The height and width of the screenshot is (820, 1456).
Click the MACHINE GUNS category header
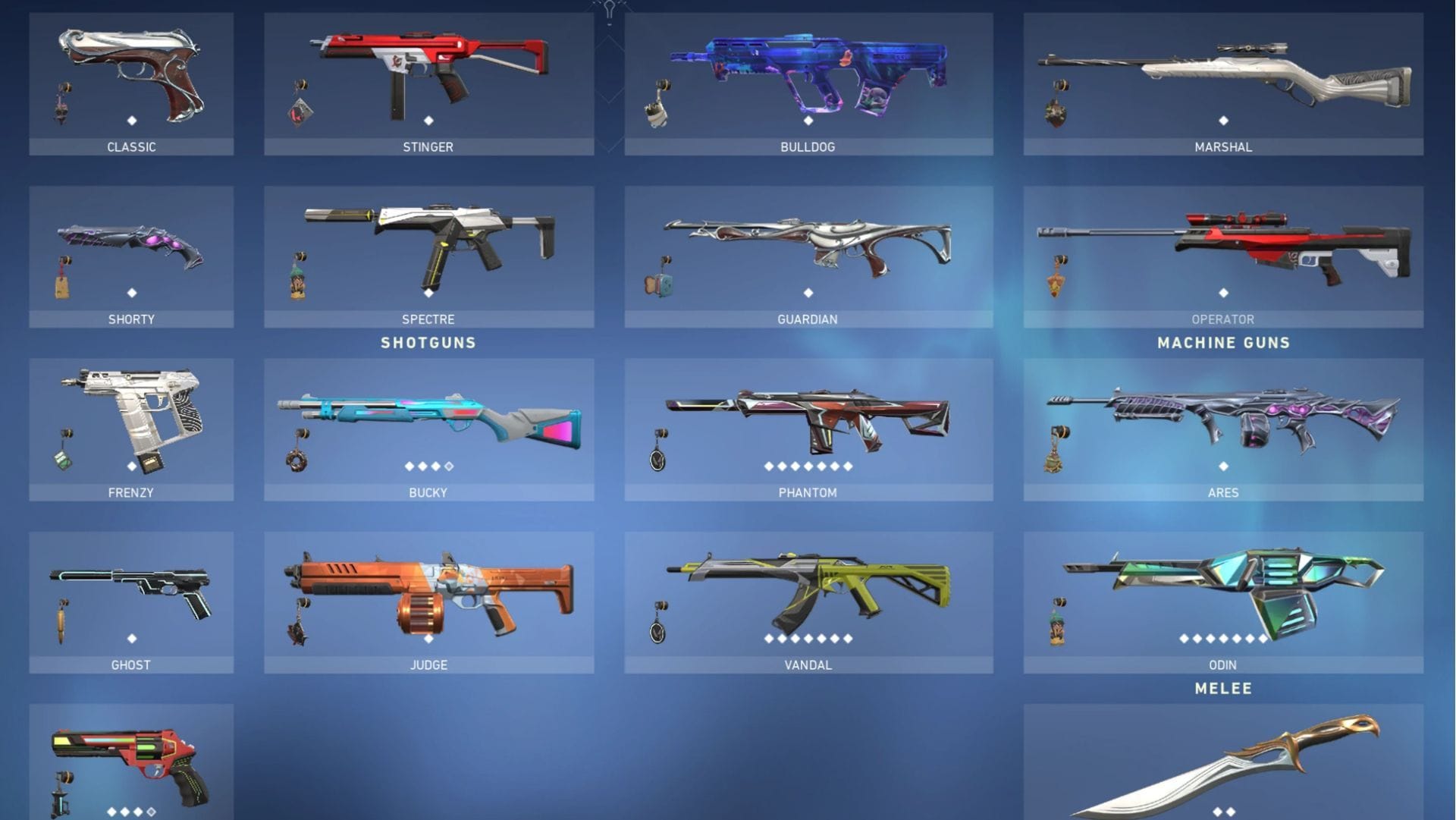[x=1222, y=342]
